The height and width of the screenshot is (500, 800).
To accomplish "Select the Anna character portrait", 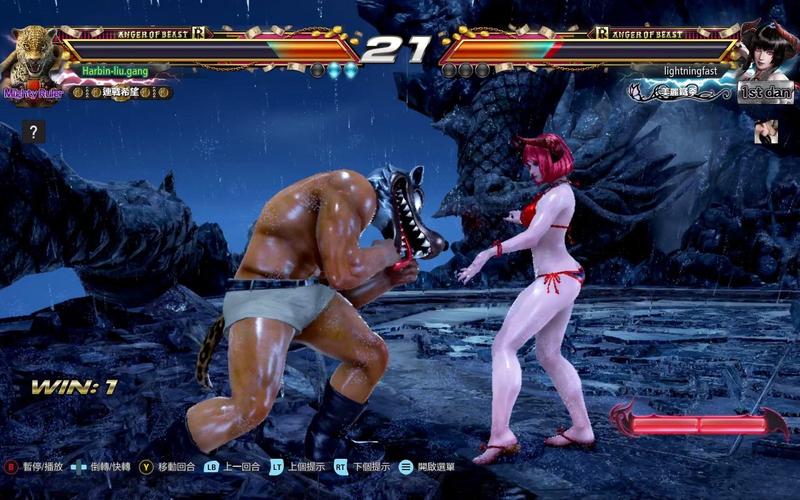I will click(x=767, y=53).
